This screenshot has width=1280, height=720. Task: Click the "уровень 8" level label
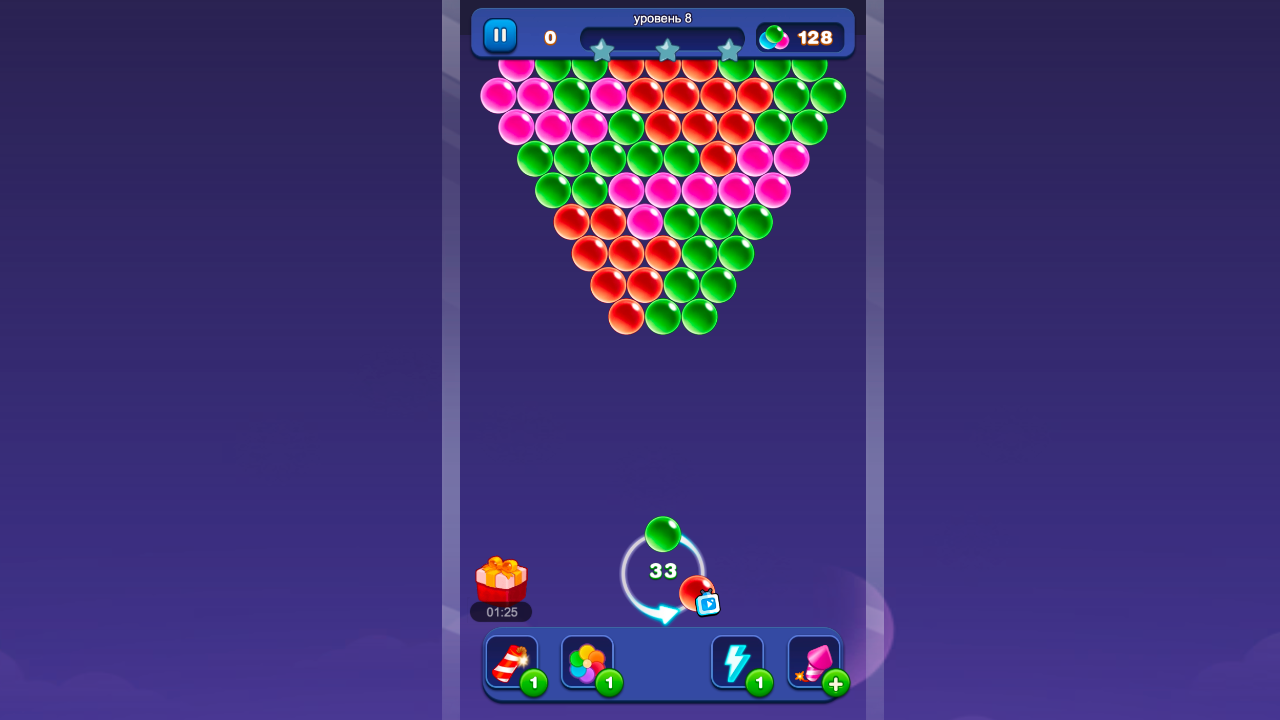pyautogui.click(x=665, y=17)
